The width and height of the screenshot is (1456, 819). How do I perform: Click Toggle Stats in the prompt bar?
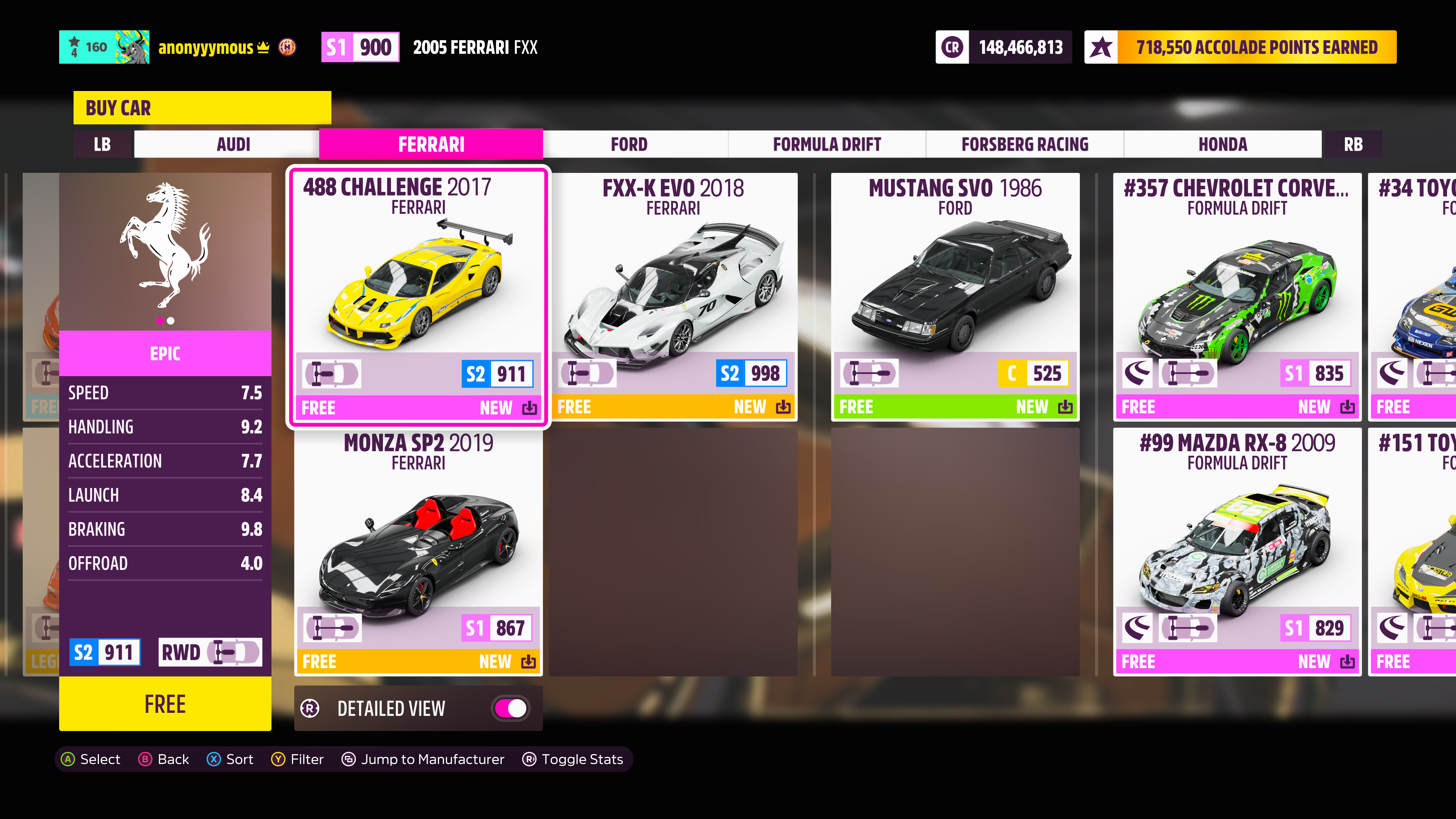pyautogui.click(x=573, y=759)
